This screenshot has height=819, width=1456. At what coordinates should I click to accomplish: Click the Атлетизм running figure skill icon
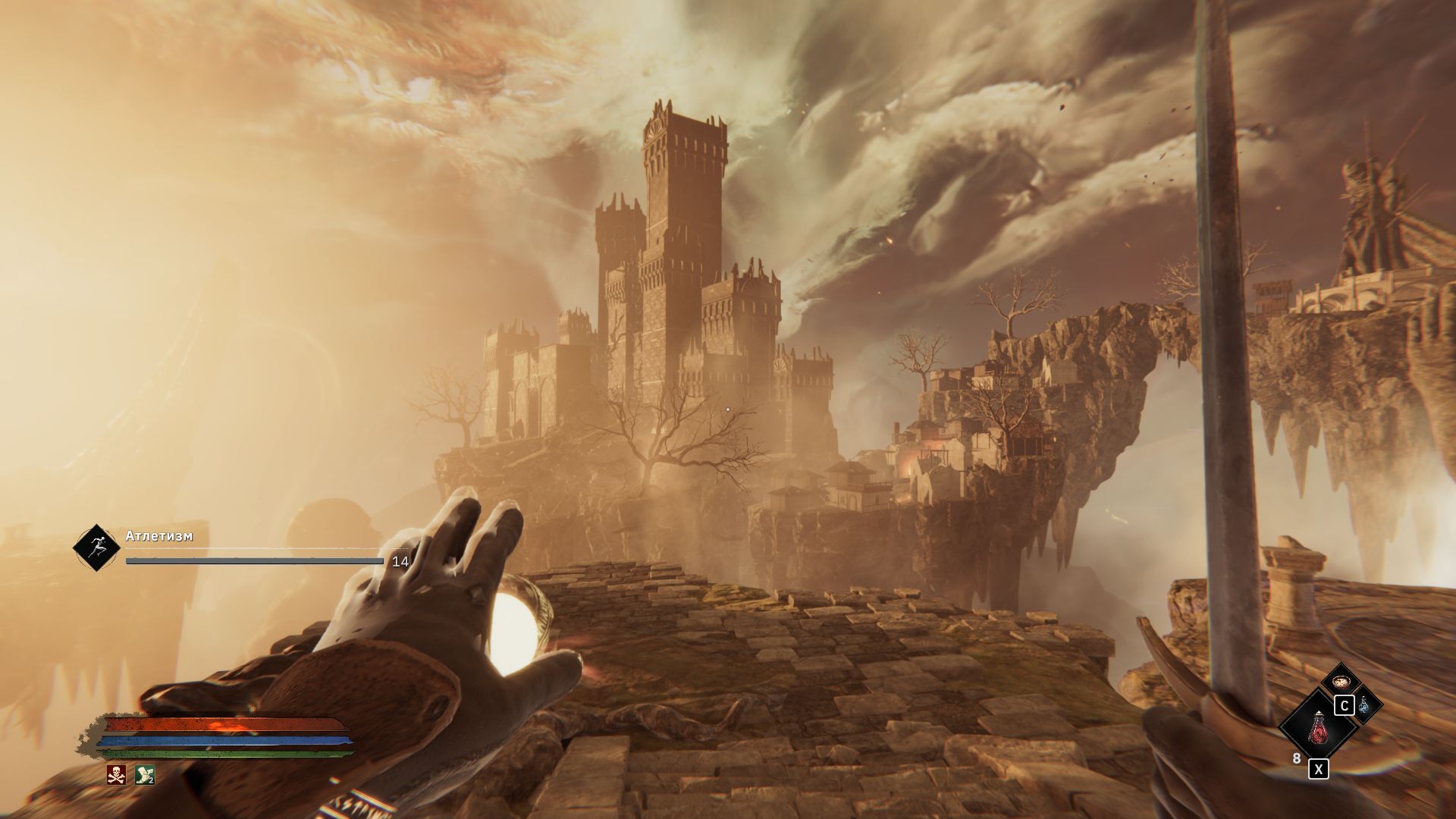click(96, 548)
